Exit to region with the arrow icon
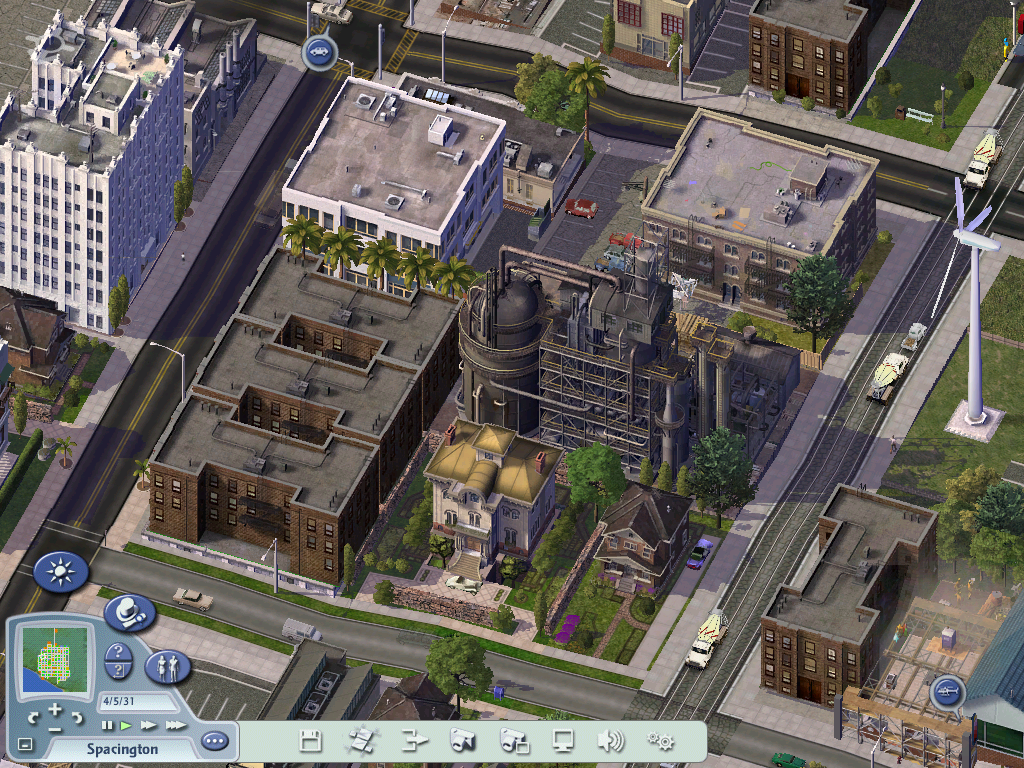The width and height of the screenshot is (1024, 768). coord(413,741)
